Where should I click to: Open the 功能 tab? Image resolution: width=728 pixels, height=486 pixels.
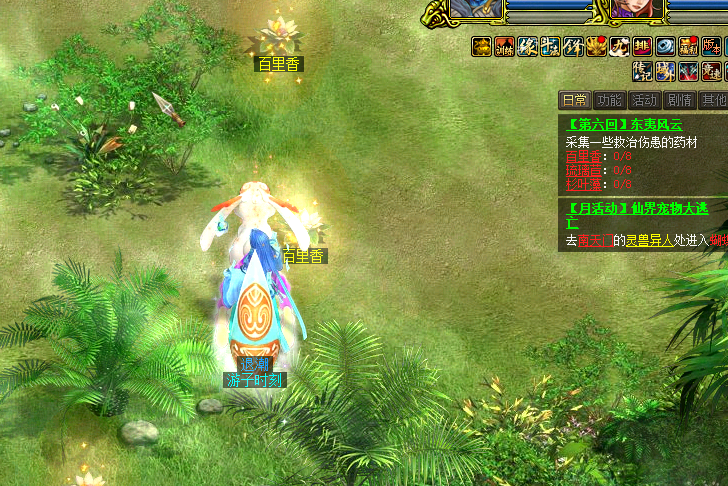point(609,100)
